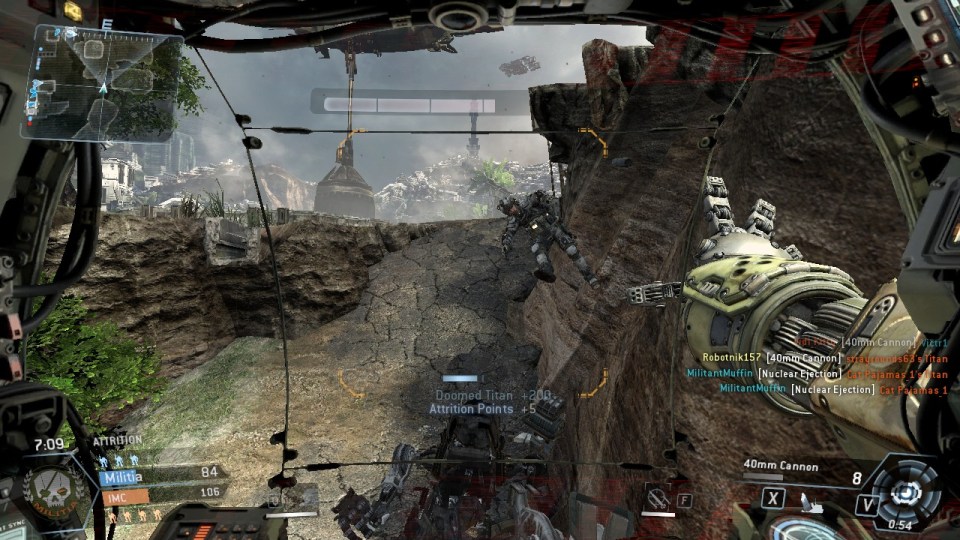The width and height of the screenshot is (960, 540).
Task: Click the IMC team score row
Action: (x=160, y=494)
